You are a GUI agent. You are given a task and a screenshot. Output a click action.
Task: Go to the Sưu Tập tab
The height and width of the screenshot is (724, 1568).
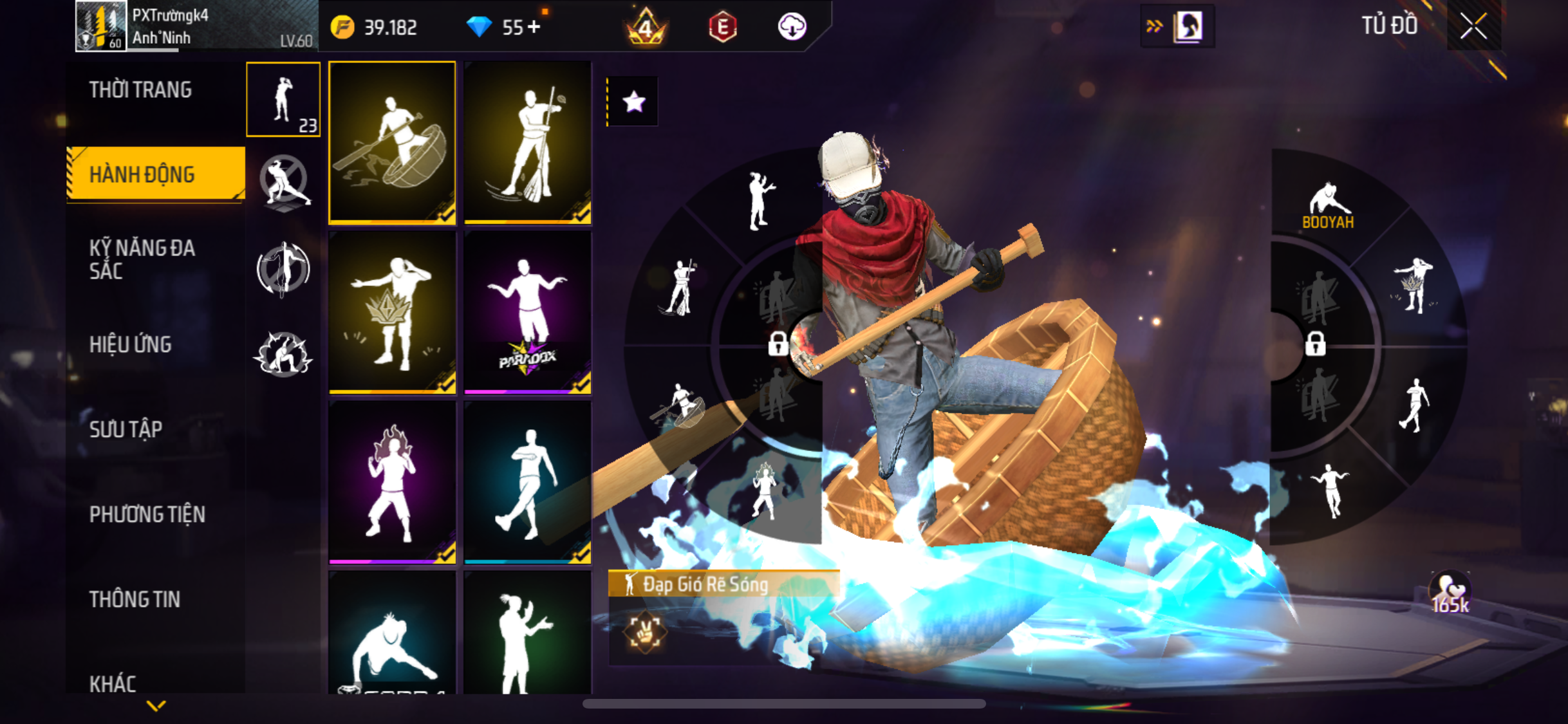[x=126, y=429]
